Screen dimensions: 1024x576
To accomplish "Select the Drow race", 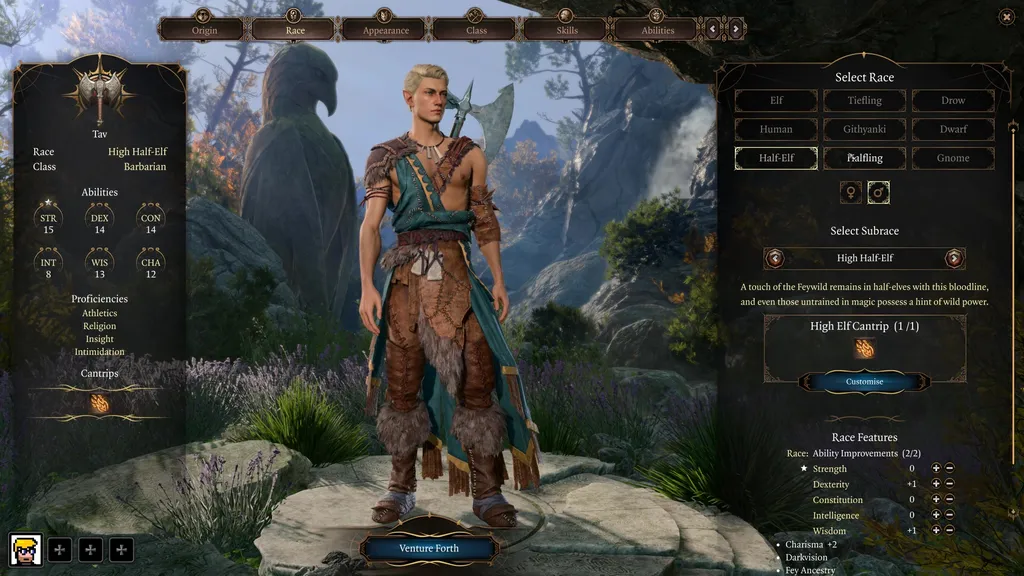I will coord(953,101).
